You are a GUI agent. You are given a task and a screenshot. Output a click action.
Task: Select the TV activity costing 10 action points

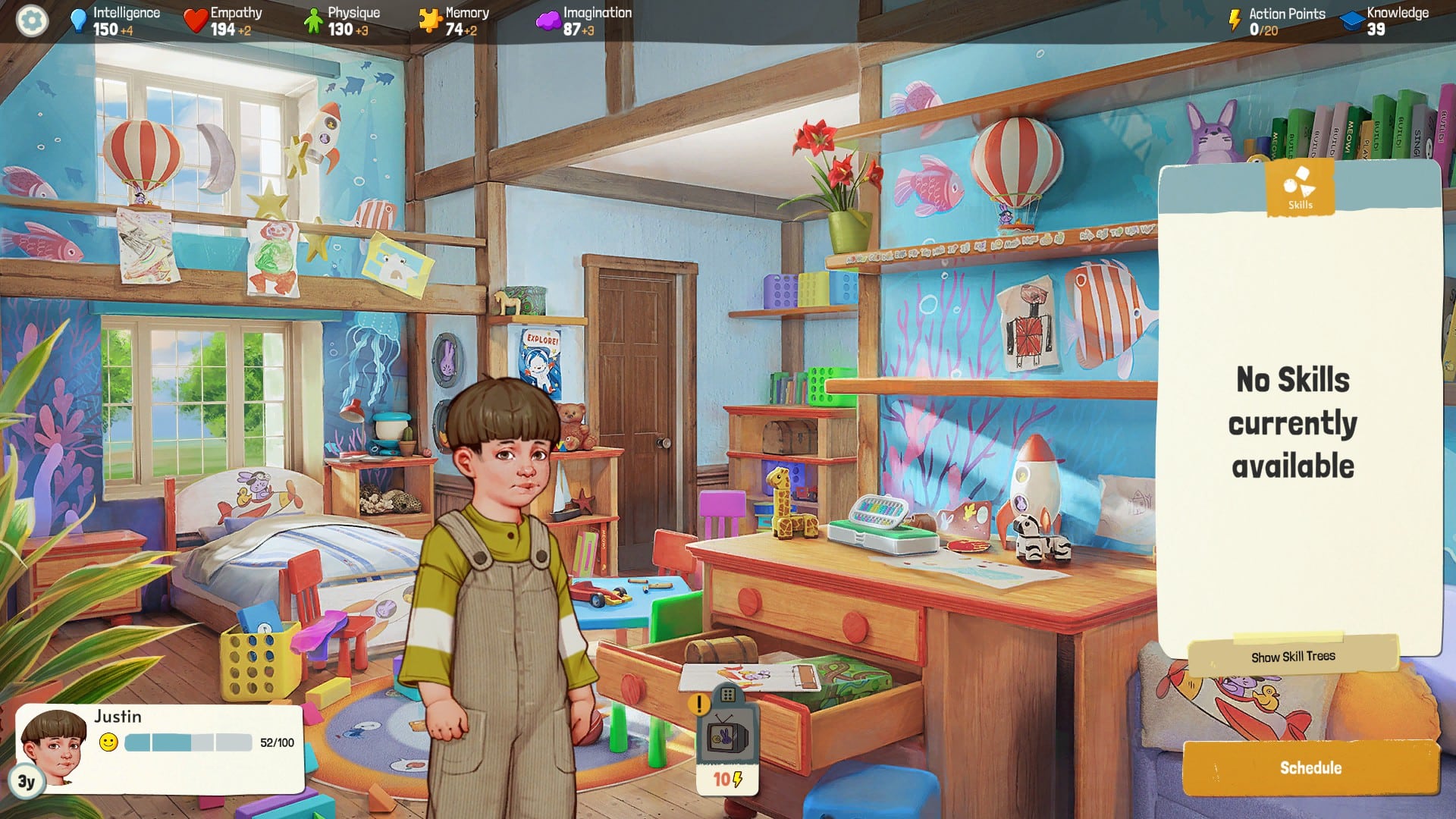click(727, 739)
